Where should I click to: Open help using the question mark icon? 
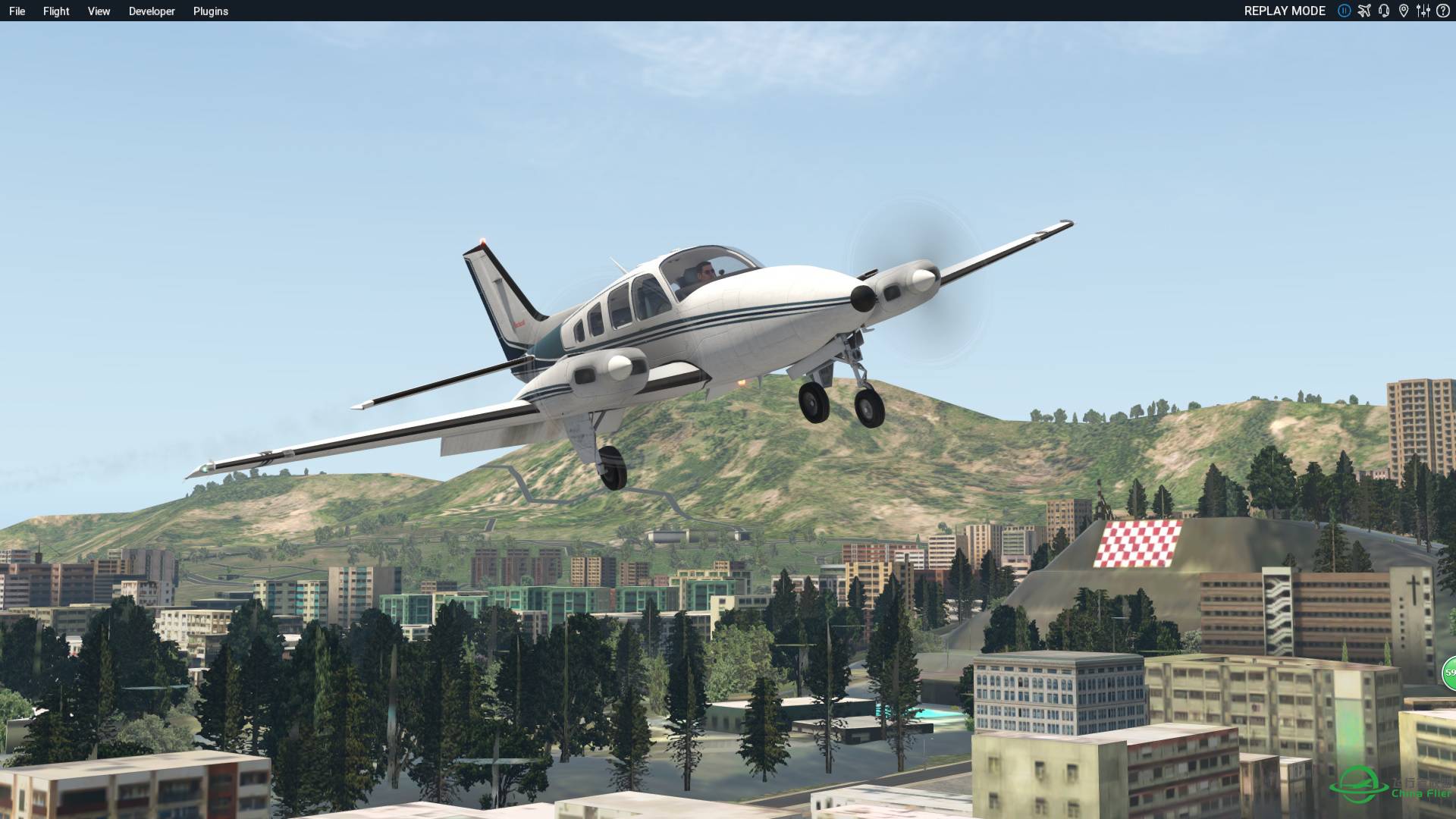[1442, 11]
